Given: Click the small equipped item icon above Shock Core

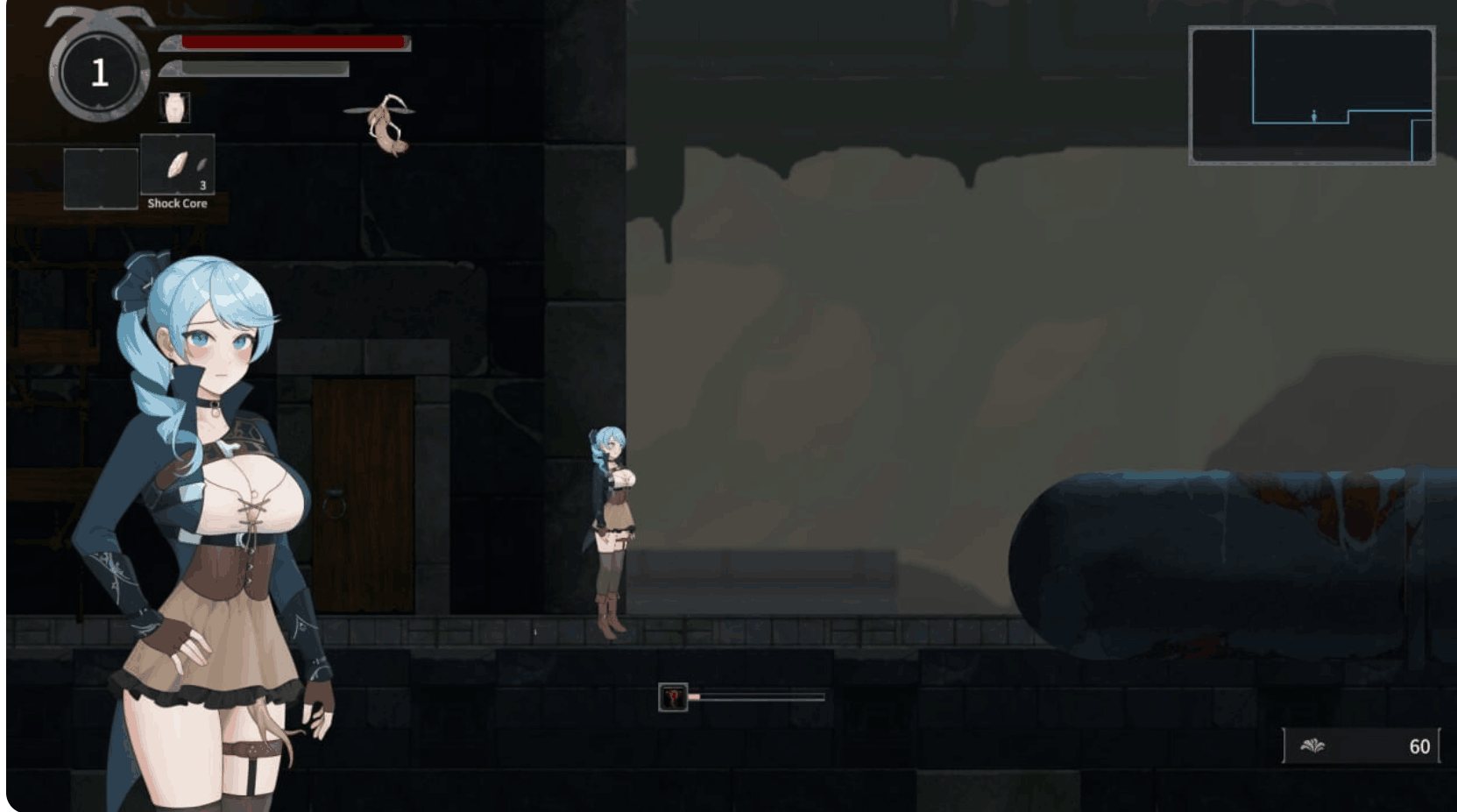Looking at the screenshot, I should click(x=175, y=105).
